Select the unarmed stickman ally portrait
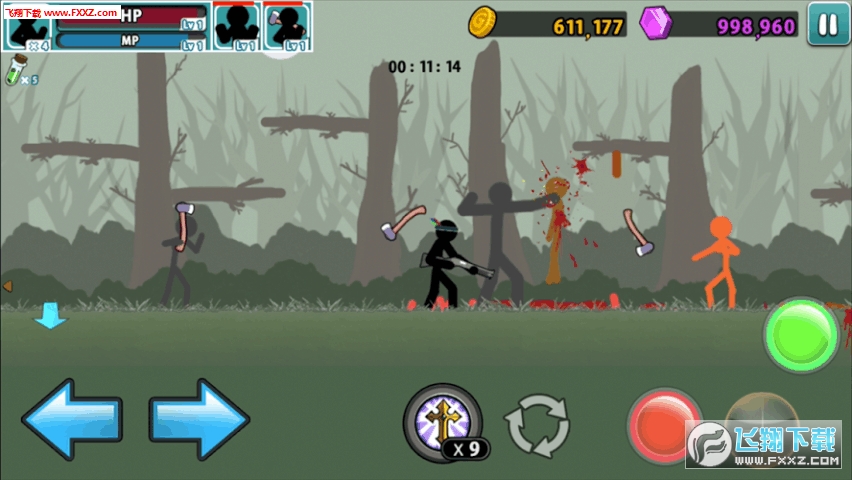Viewport: 852px width, 480px height. click(238, 26)
